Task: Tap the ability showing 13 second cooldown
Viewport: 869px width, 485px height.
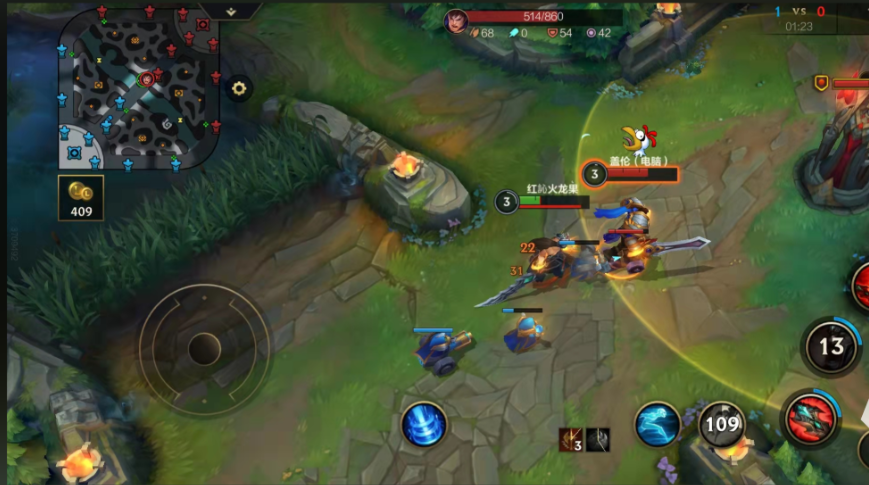Action: pyautogui.click(x=831, y=347)
